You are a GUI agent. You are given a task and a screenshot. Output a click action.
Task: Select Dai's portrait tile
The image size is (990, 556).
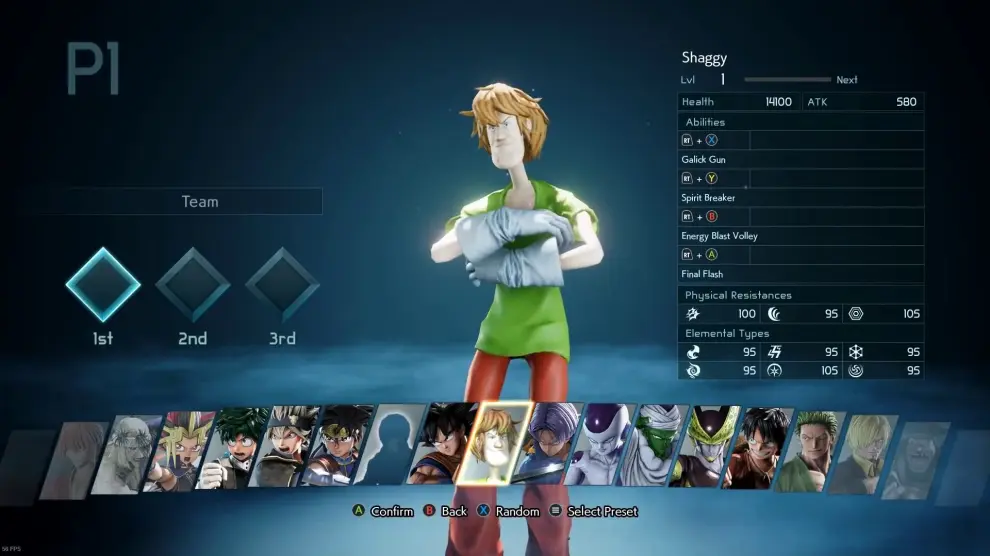(341, 445)
